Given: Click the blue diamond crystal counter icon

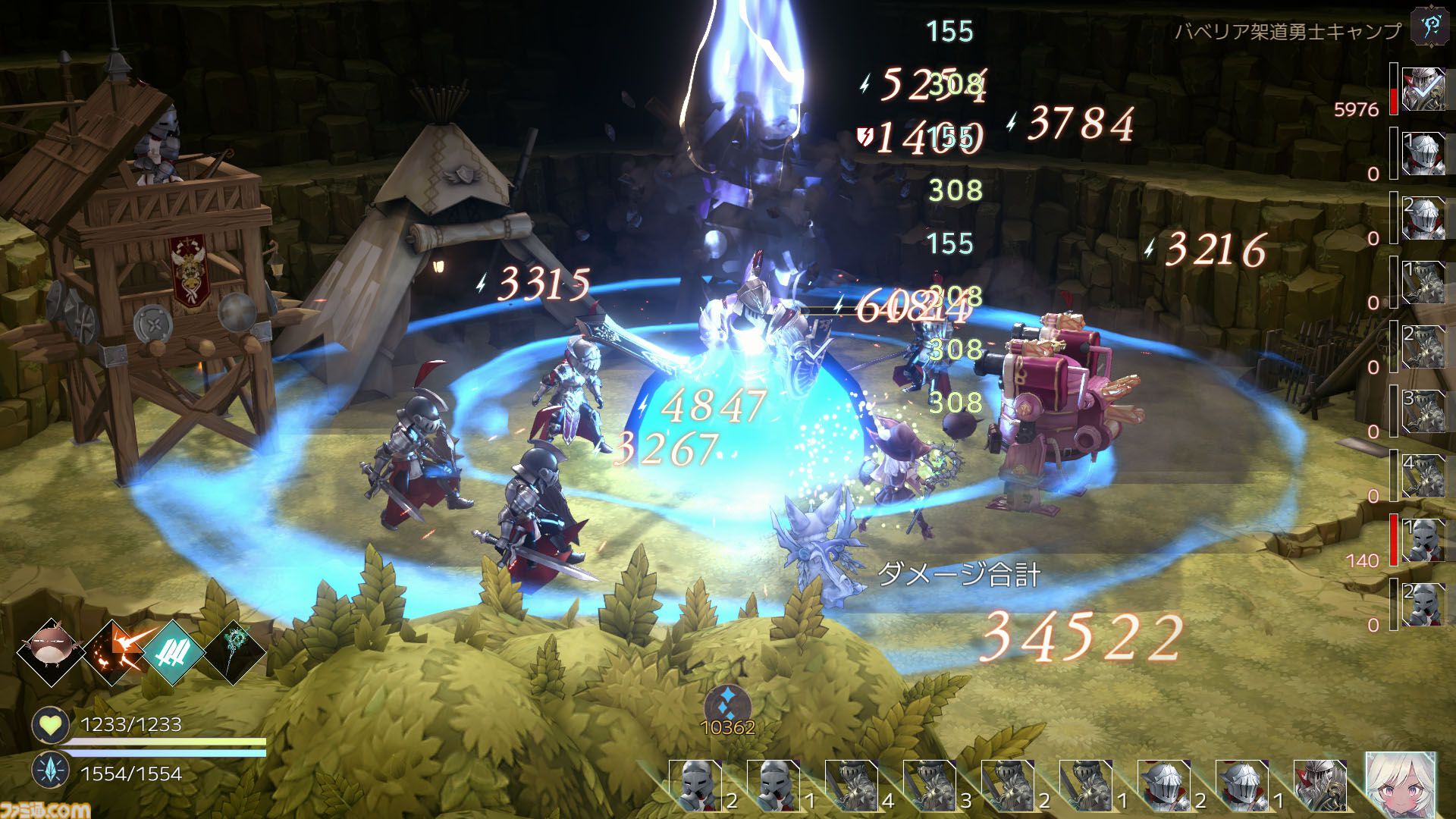Looking at the screenshot, I should [727, 700].
